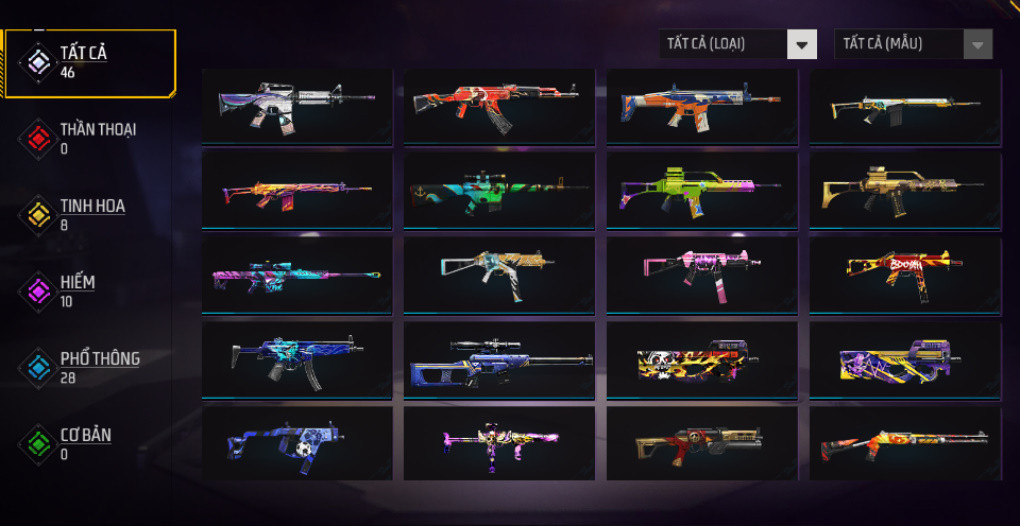Pick the blue MP5 submachine gun skin
1020x526 pixels.
click(297, 357)
